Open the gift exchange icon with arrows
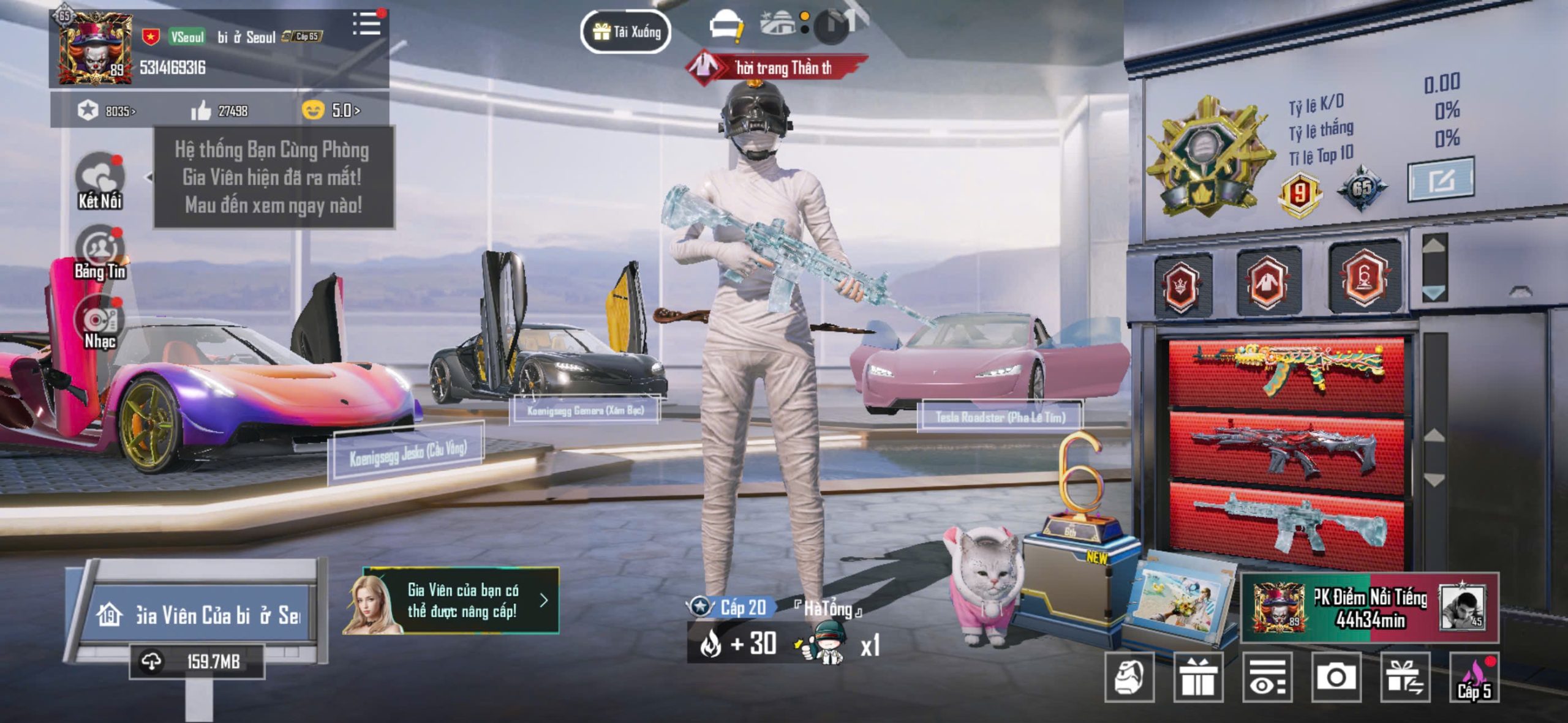This screenshot has height=723, width=1568. (x=1405, y=676)
